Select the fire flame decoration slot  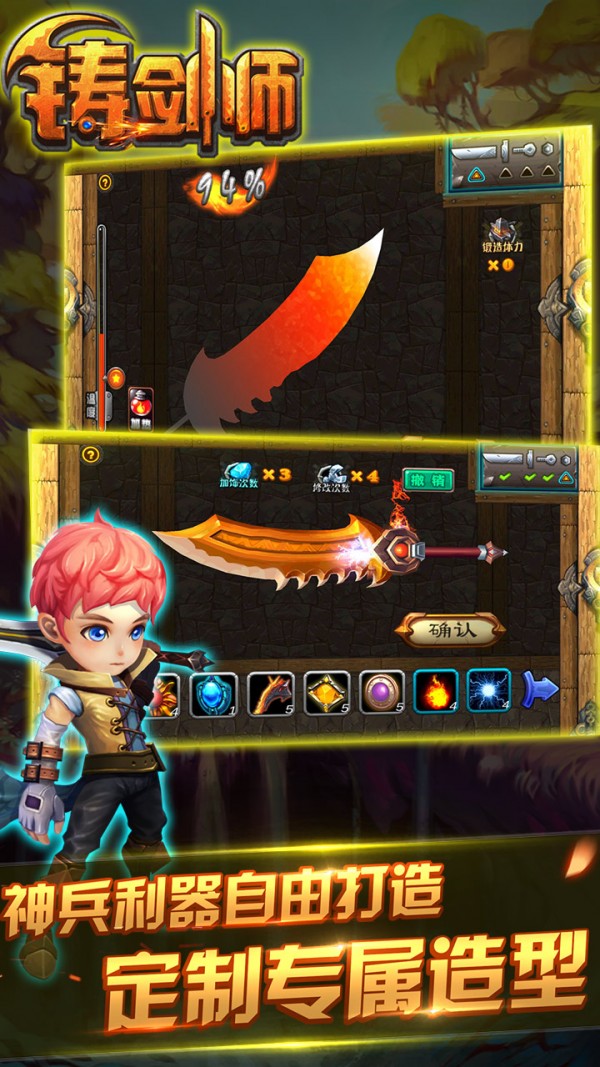[x=436, y=691]
